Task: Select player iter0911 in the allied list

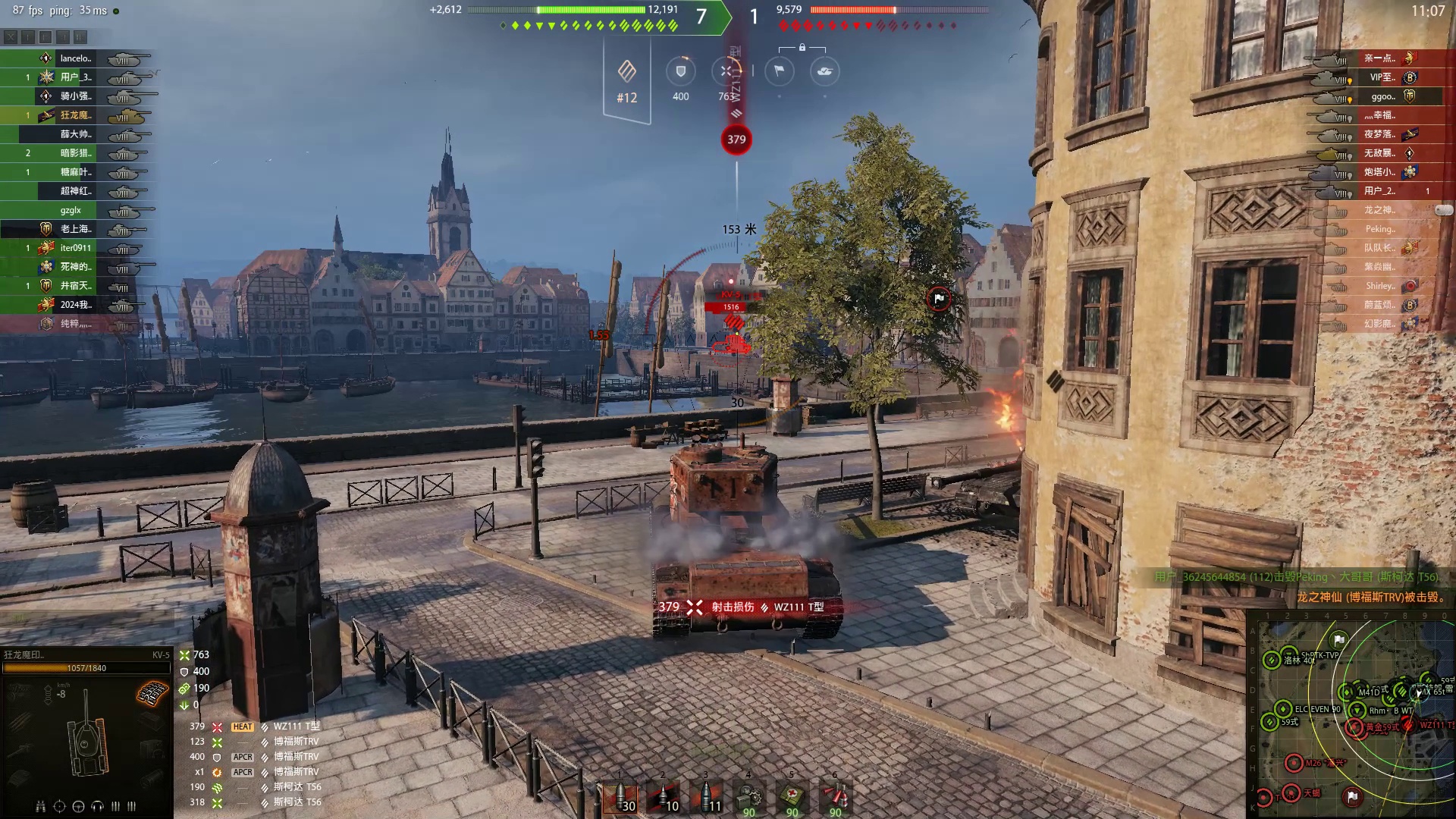Action: (x=76, y=248)
